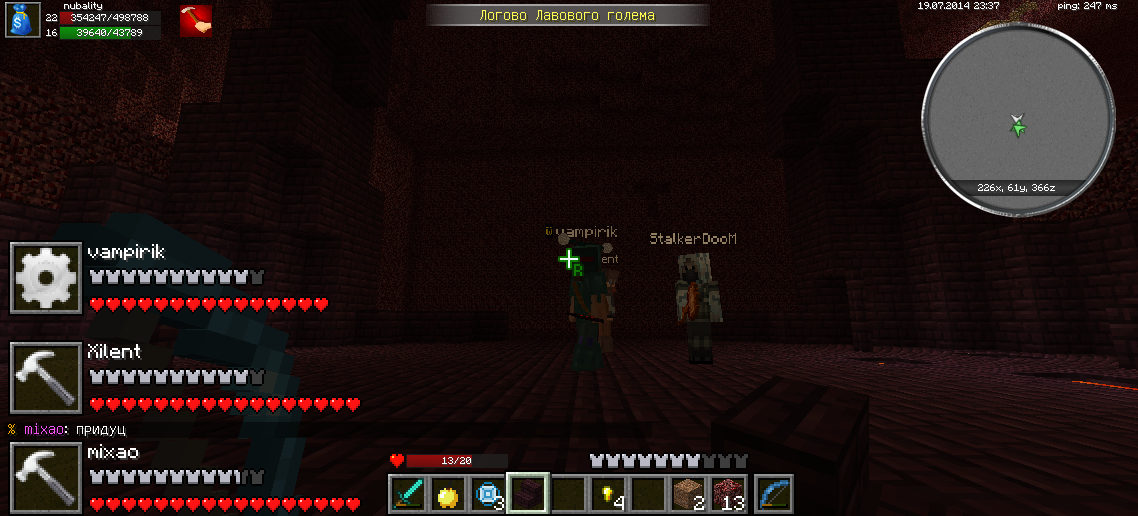1138x516 pixels.
Task: Click the zone title banner Логово Лавового голема
Action: coord(568,15)
